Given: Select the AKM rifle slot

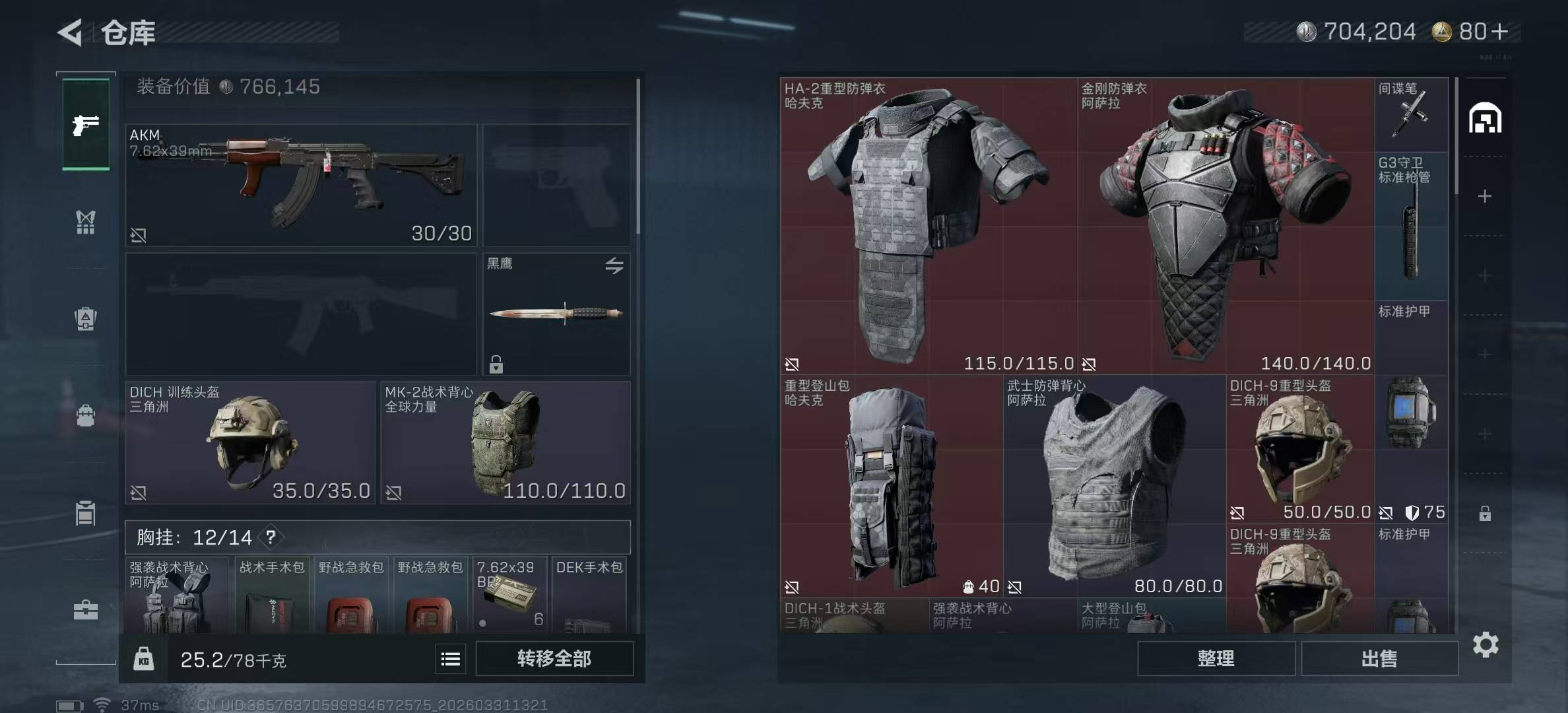Looking at the screenshot, I should coord(301,186).
